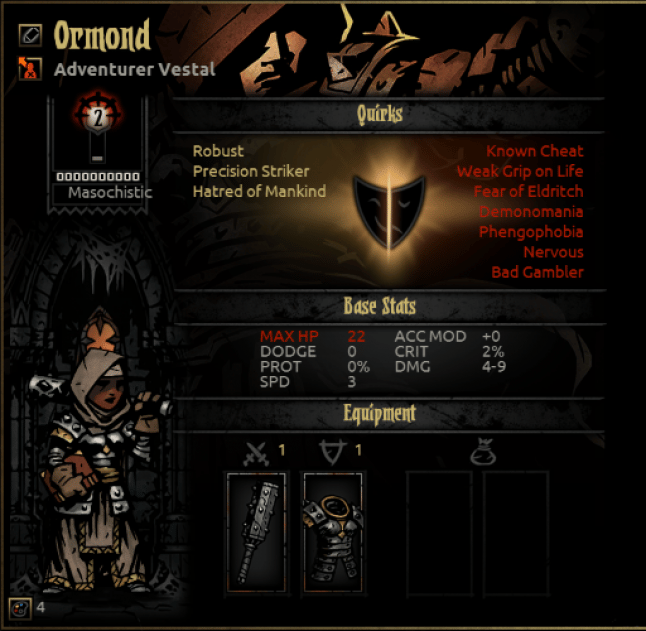646x631 pixels.
Task: Select the Robust quirk
Action: click(218, 151)
